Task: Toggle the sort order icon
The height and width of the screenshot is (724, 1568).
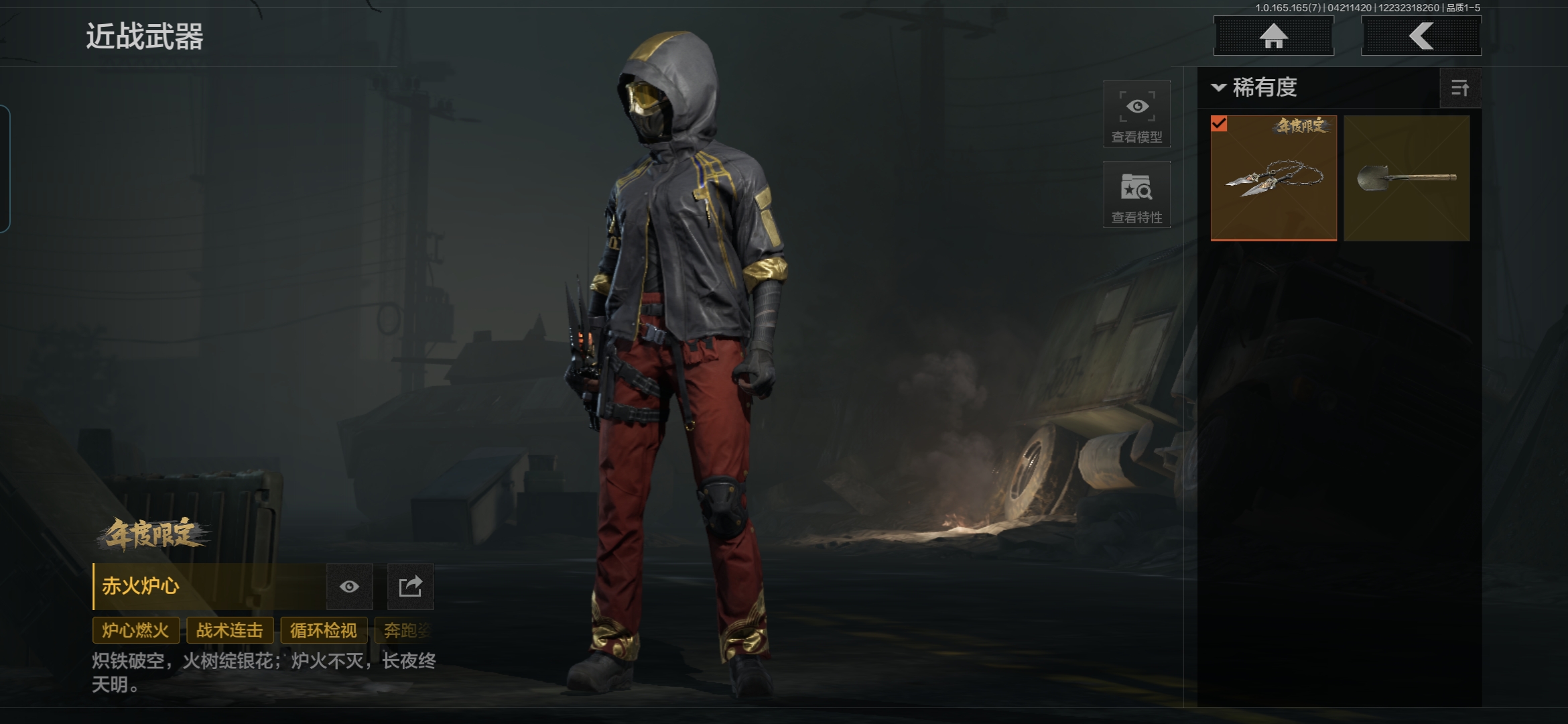Action: [x=1459, y=88]
